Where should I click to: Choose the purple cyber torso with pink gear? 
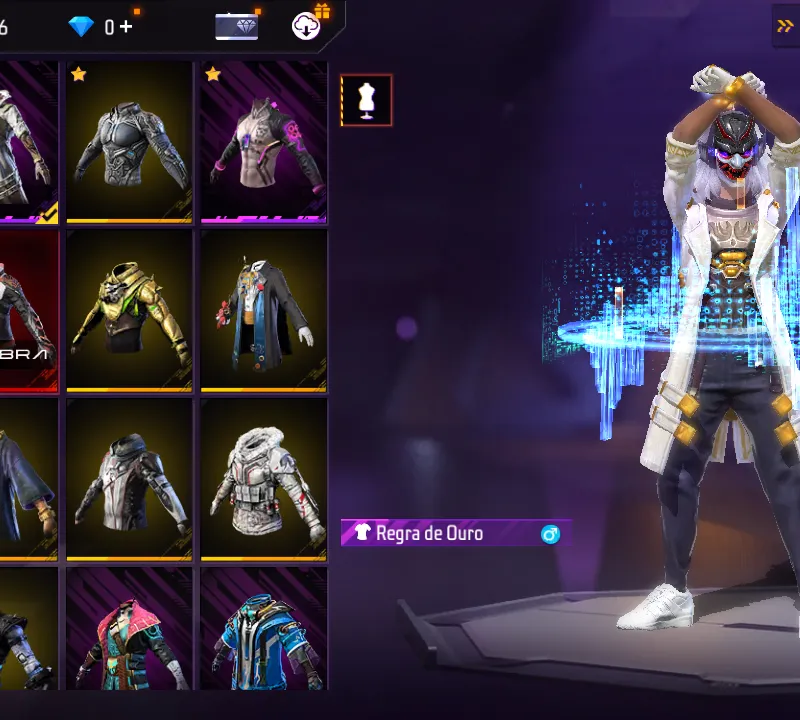[x=264, y=143]
